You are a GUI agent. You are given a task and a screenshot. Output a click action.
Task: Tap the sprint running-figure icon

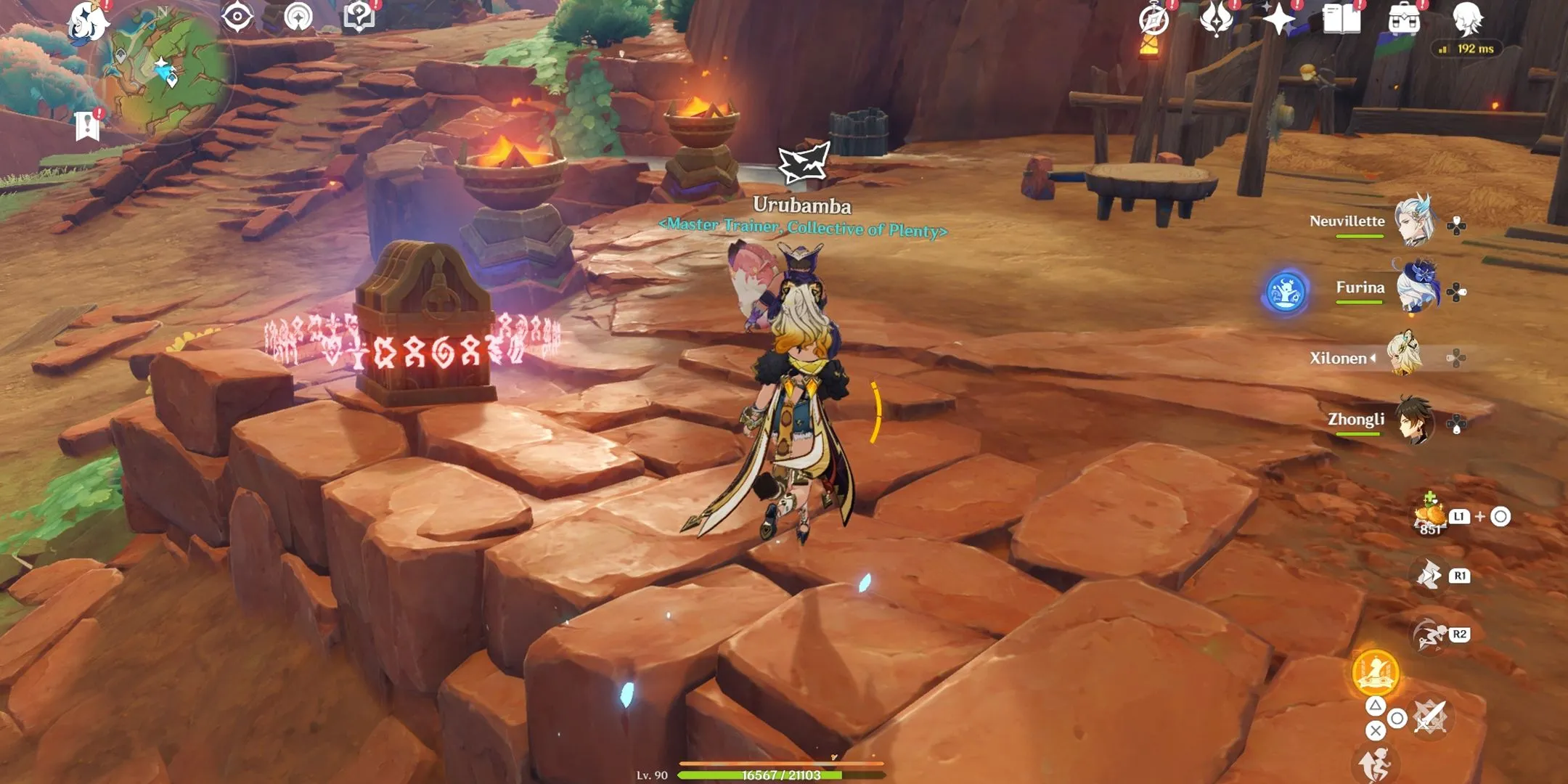tap(1429, 635)
